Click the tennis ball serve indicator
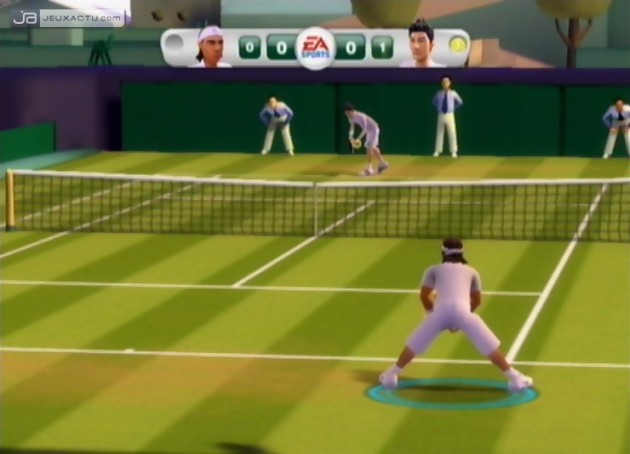The image size is (630, 454). [x=457, y=45]
